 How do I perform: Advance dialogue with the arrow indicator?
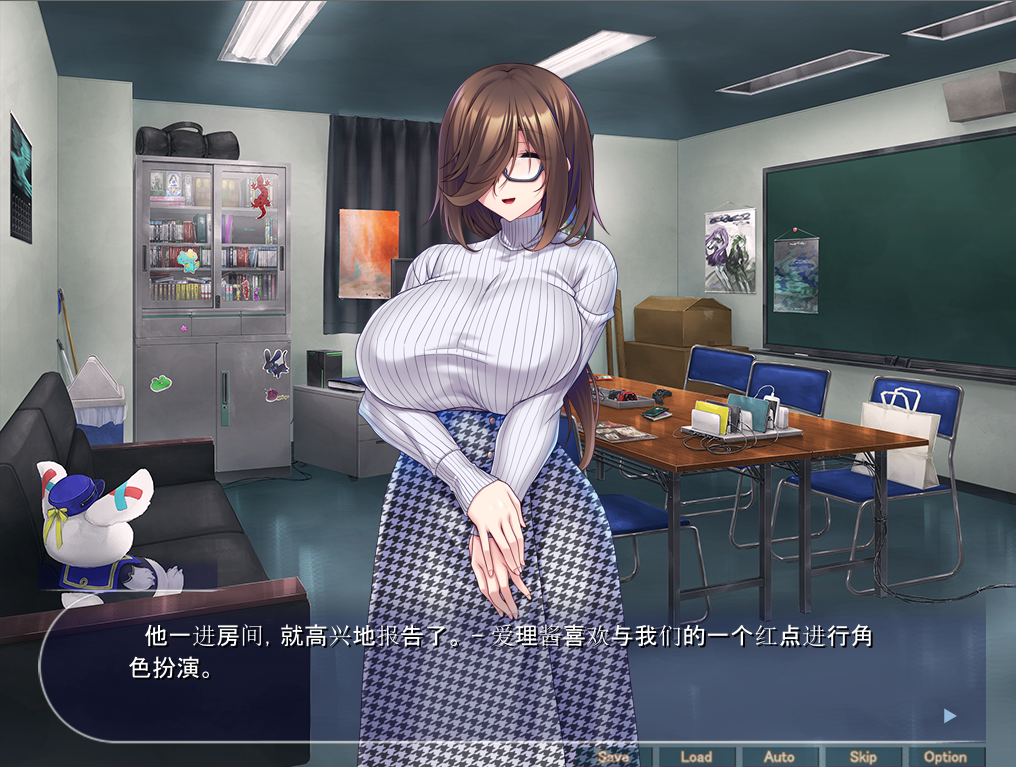950,716
